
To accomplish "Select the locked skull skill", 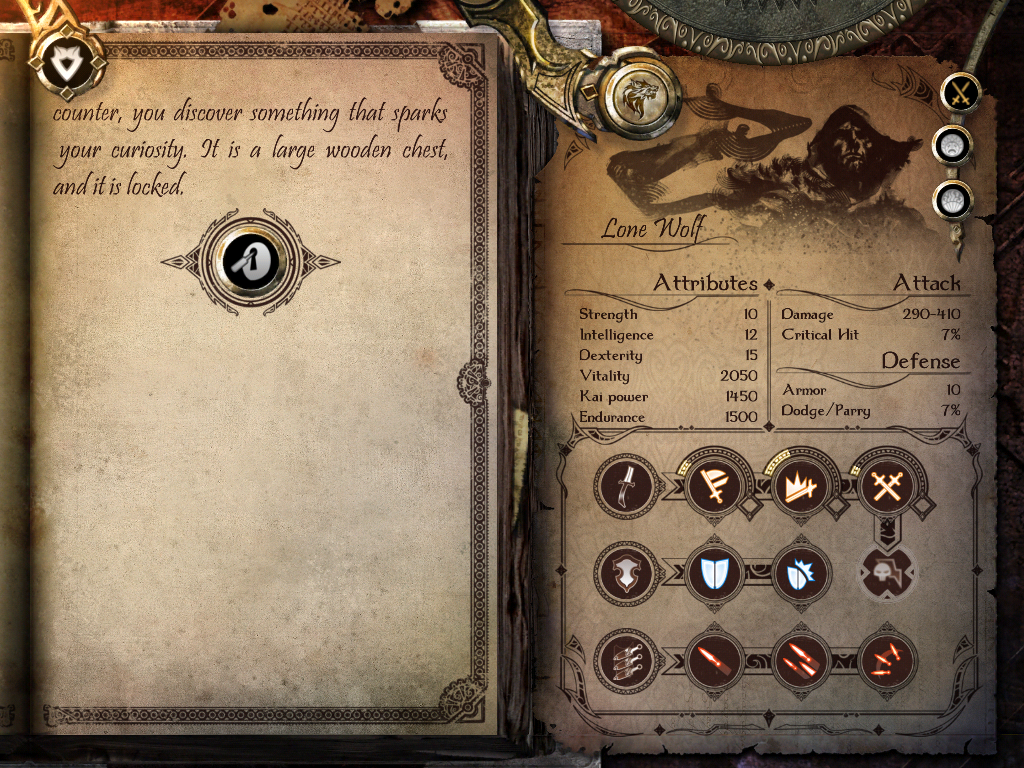I will click(x=887, y=573).
